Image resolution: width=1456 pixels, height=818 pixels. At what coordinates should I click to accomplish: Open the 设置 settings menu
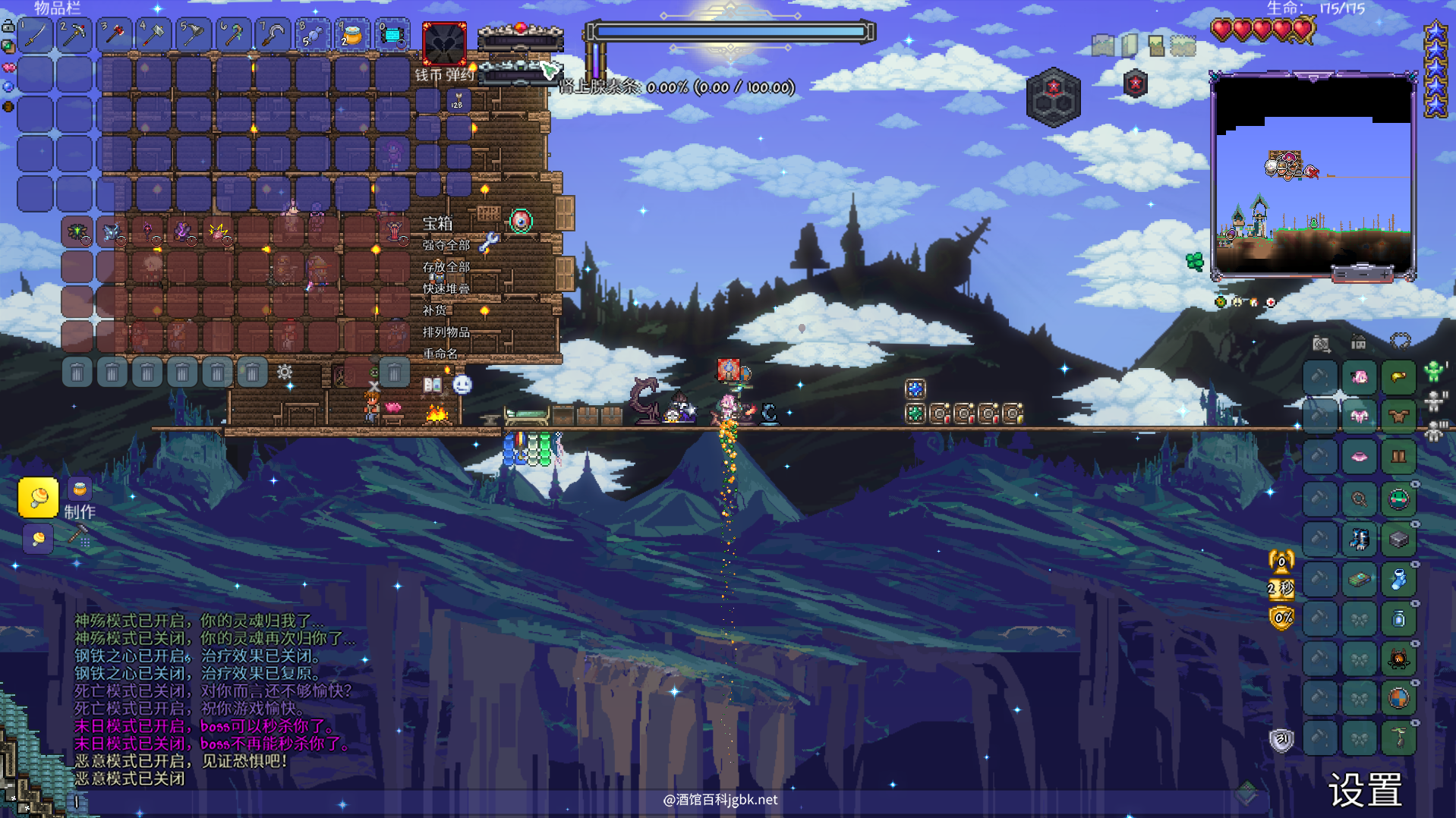coord(1365,791)
